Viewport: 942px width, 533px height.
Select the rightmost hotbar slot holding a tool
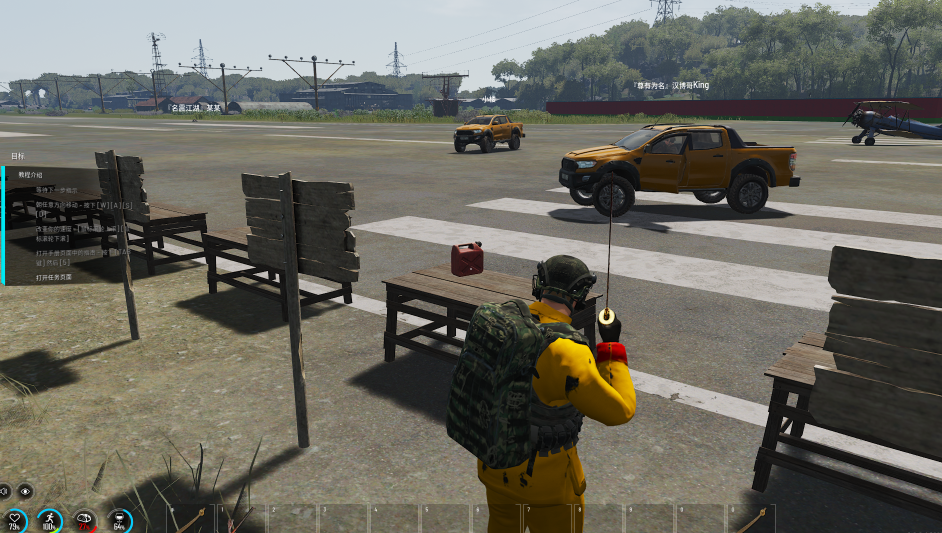click(x=750, y=518)
